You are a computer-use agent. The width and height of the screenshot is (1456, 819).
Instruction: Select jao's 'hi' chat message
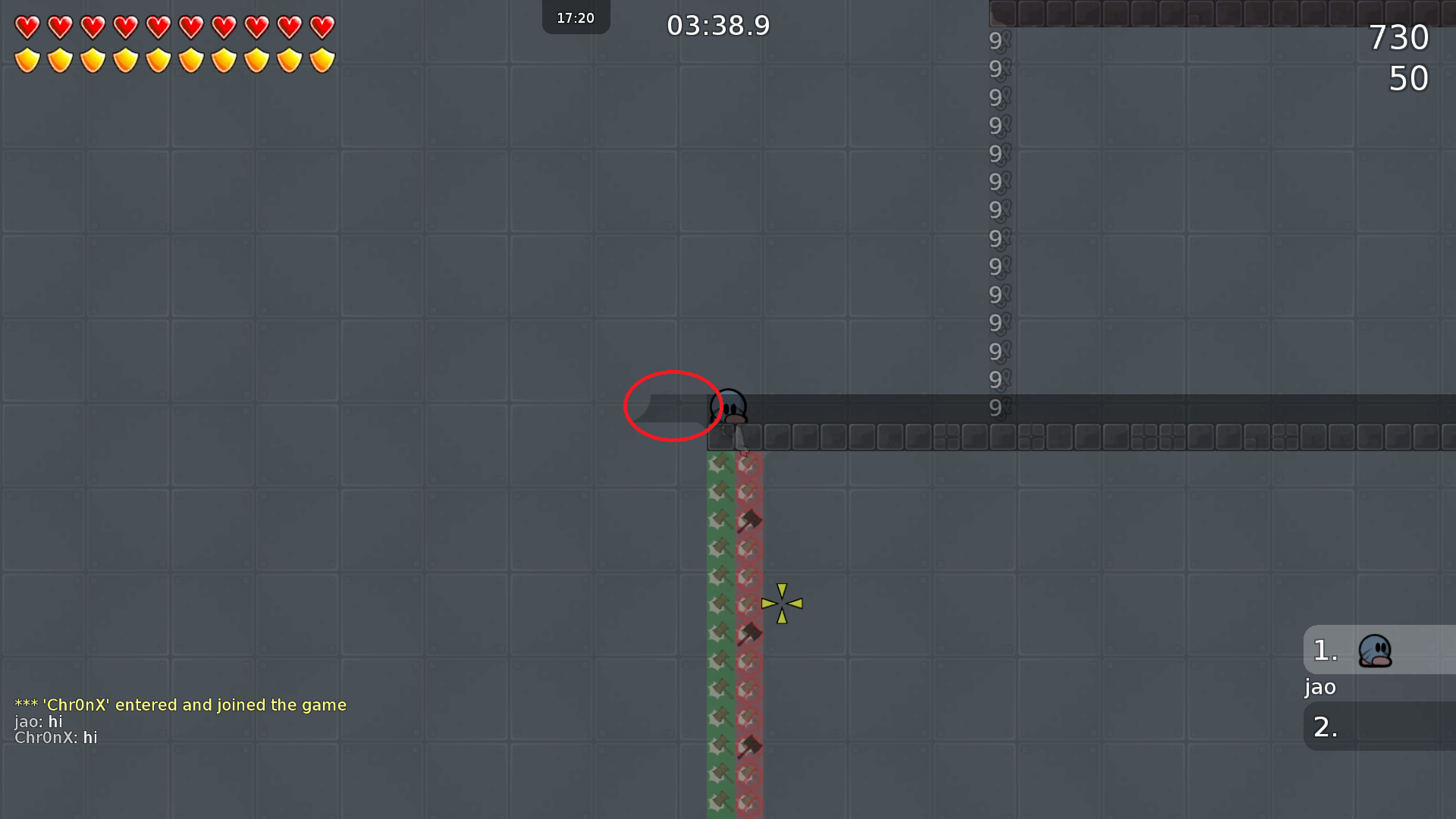point(38,721)
